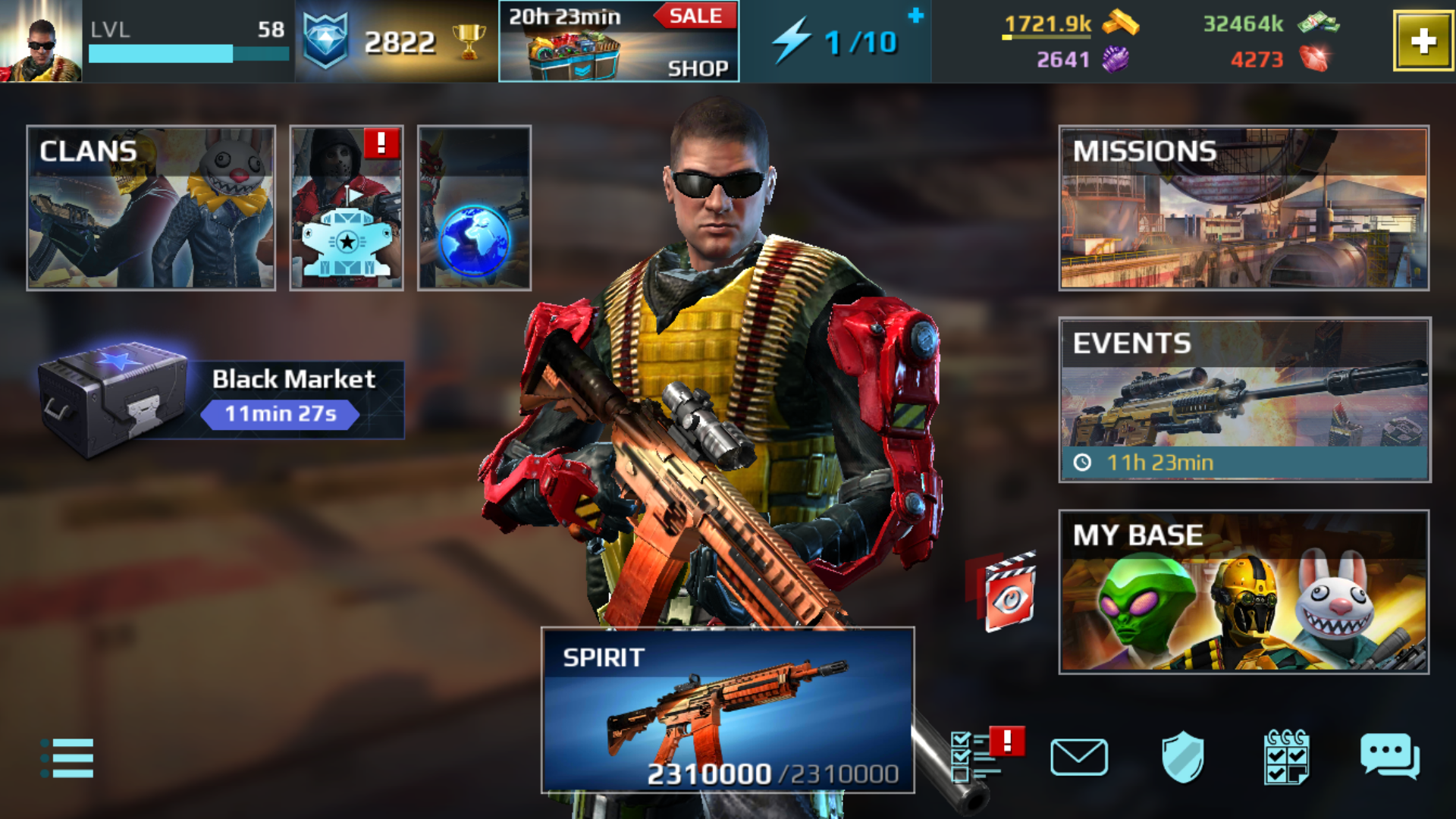
Task: Open the shield icon
Action: coord(1182,757)
